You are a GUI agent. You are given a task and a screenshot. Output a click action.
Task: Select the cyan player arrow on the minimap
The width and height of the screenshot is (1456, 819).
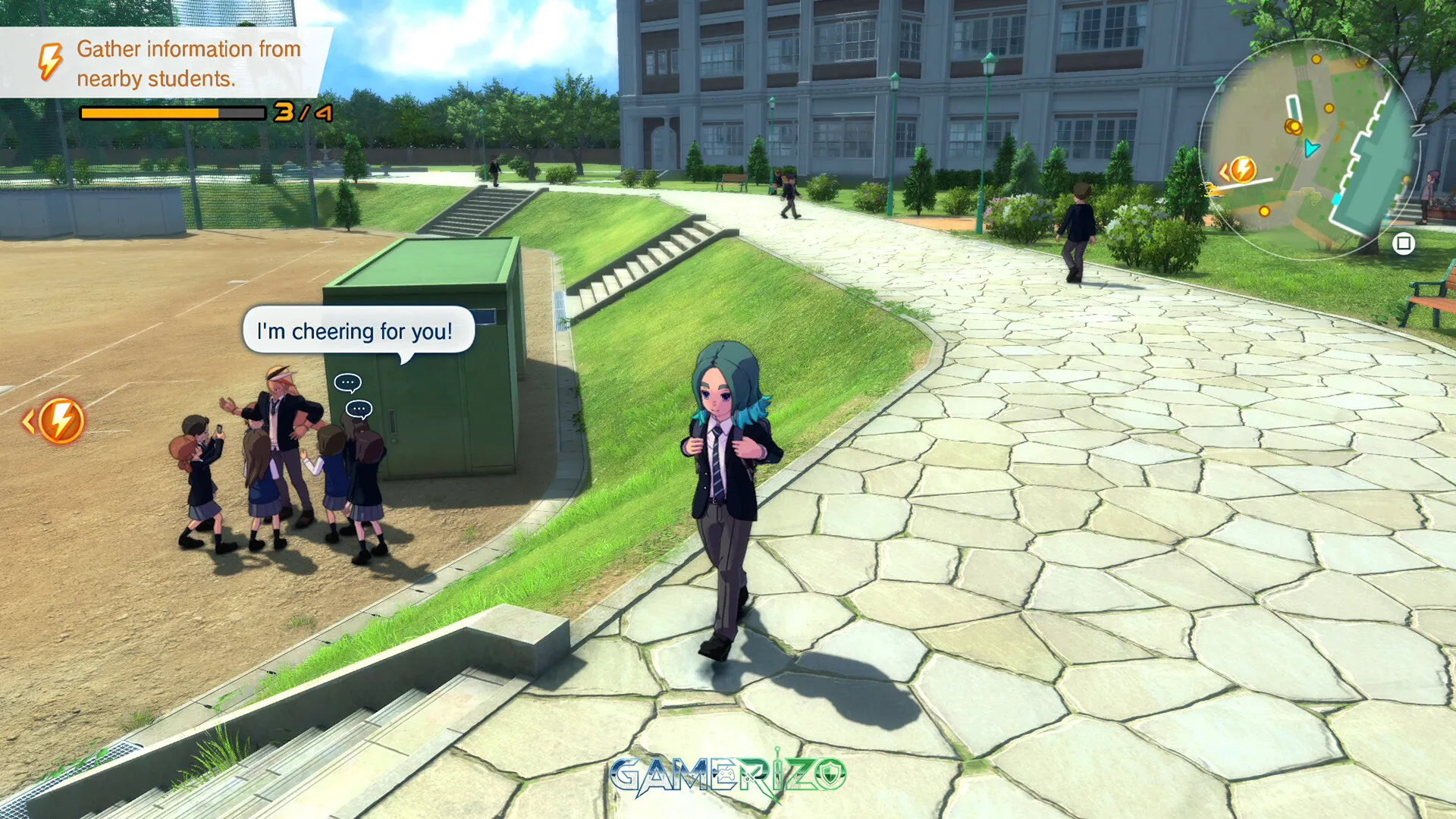tap(1312, 148)
